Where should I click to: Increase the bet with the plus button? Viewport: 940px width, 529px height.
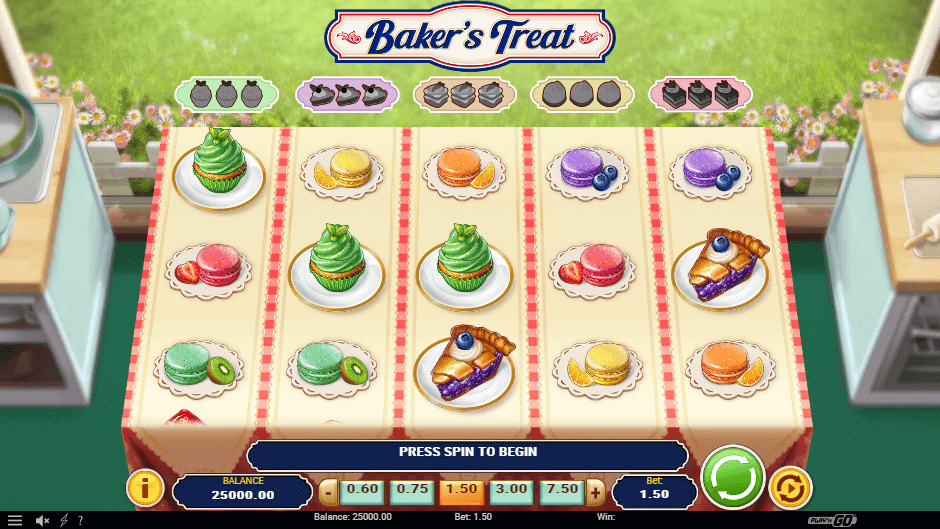tap(595, 492)
